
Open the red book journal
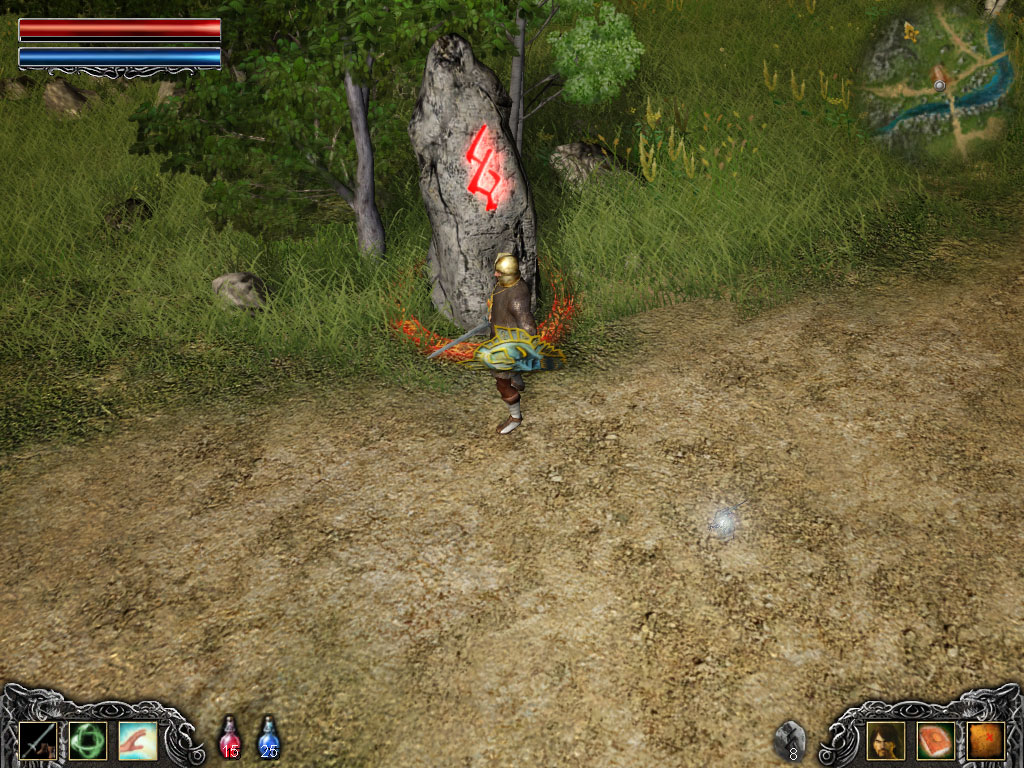pyautogui.click(x=935, y=740)
